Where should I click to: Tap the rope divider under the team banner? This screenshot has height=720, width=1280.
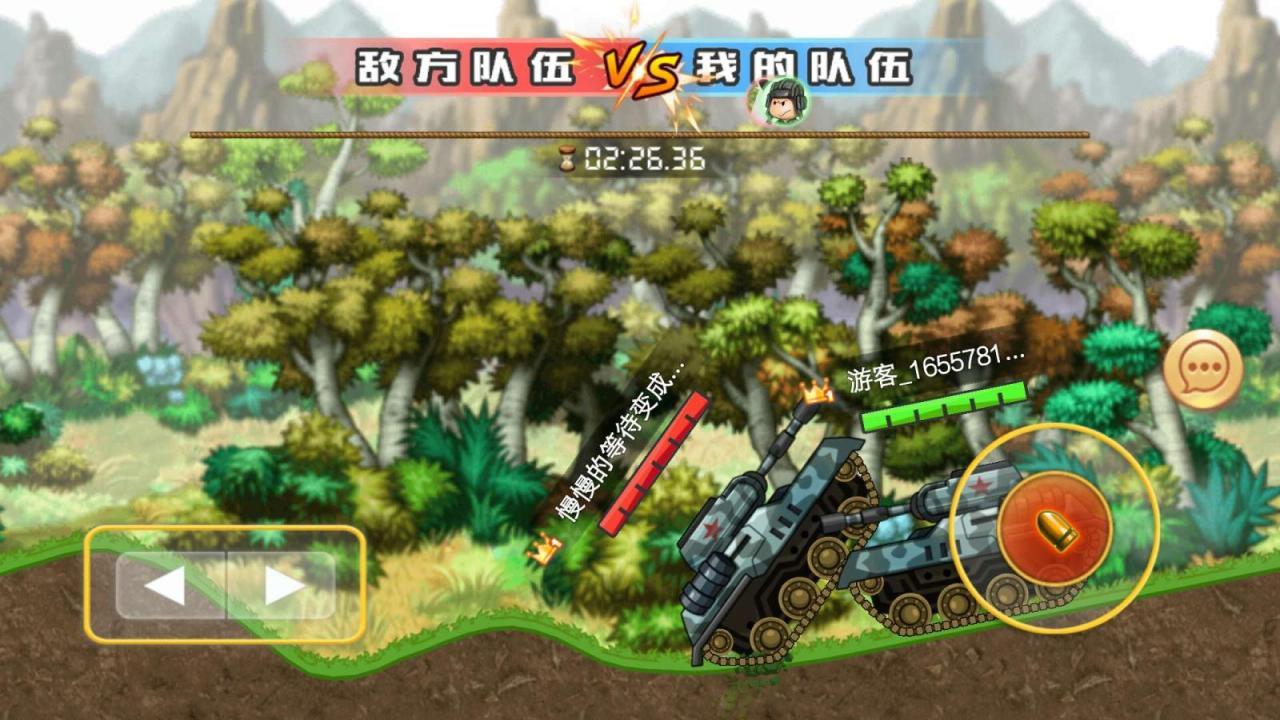tap(640, 129)
